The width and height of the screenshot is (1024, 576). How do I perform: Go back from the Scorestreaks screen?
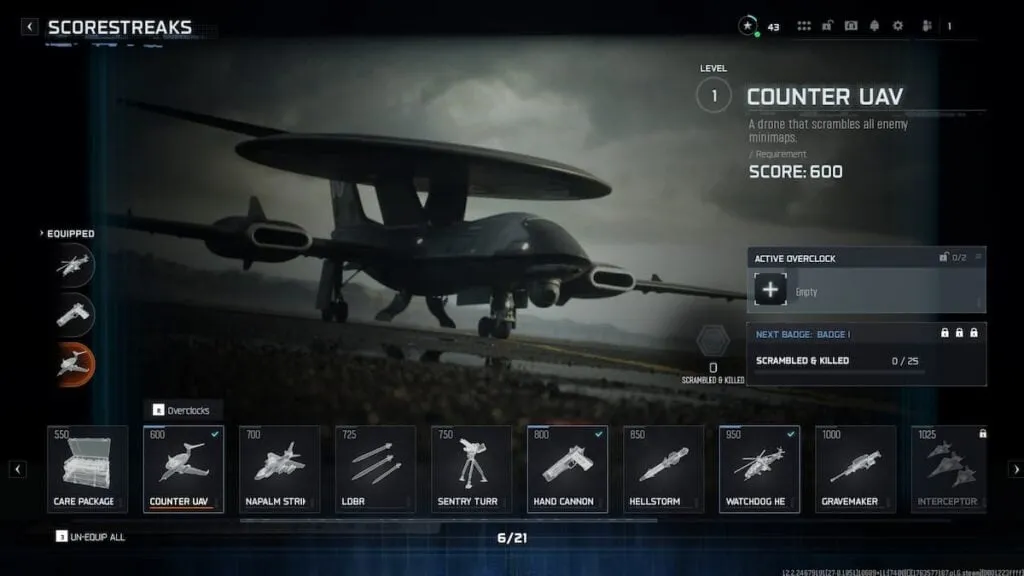[x=30, y=27]
